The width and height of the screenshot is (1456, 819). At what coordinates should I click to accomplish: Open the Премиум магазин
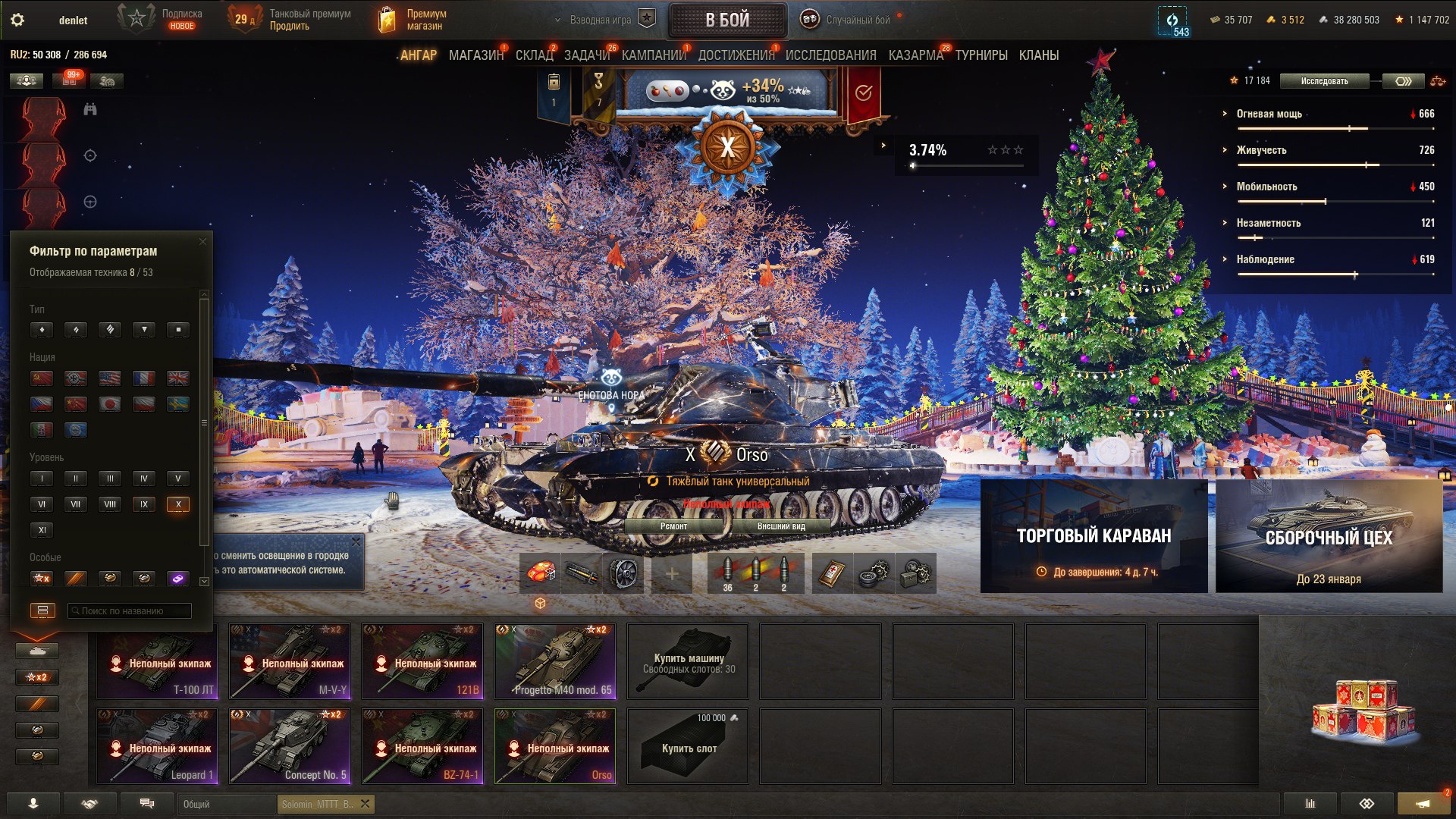tap(413, 18)
